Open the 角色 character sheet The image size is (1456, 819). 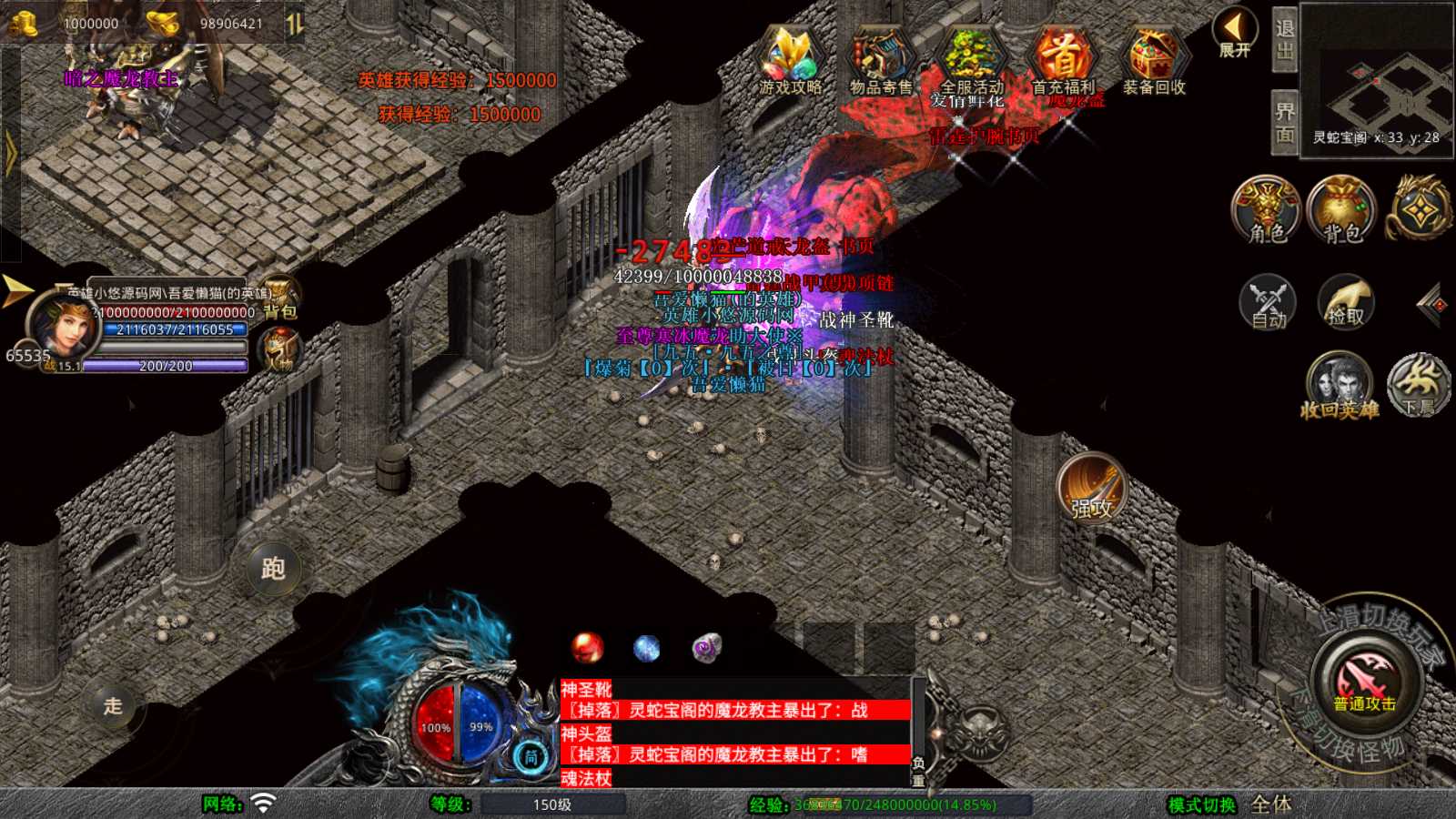point(1267,209)
